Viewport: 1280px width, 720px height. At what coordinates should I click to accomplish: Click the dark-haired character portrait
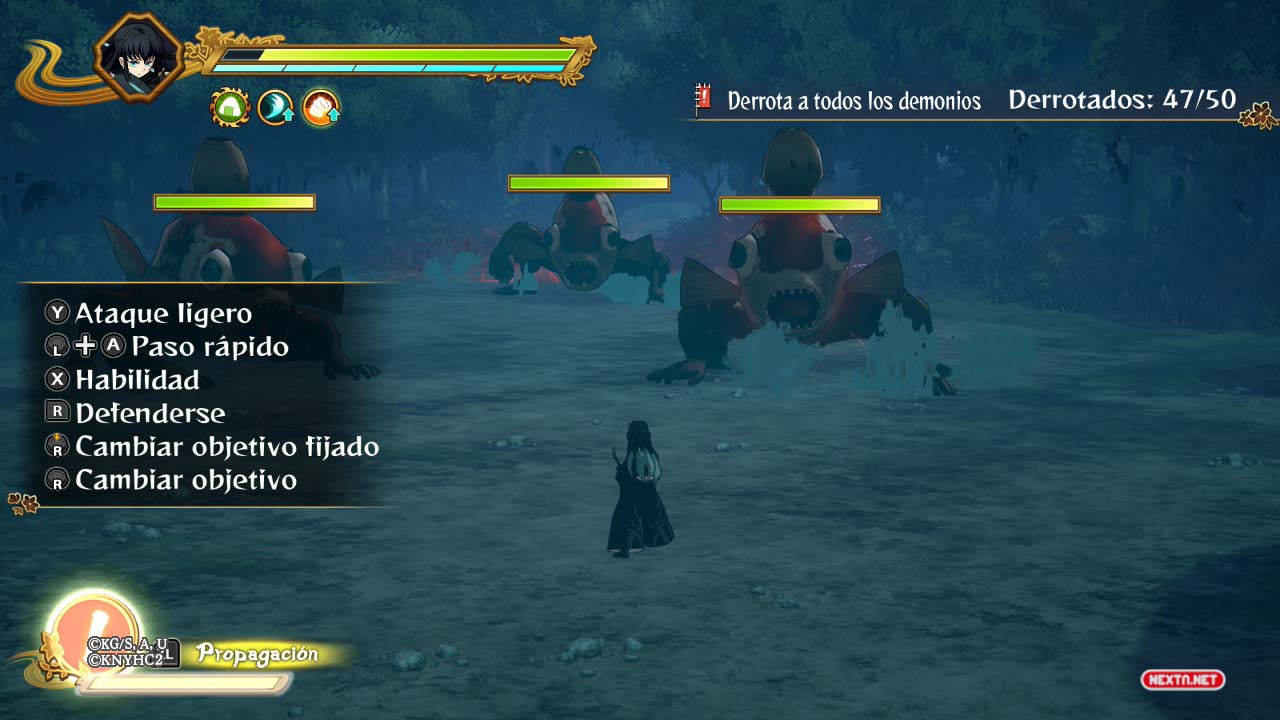tap(138, 56)
